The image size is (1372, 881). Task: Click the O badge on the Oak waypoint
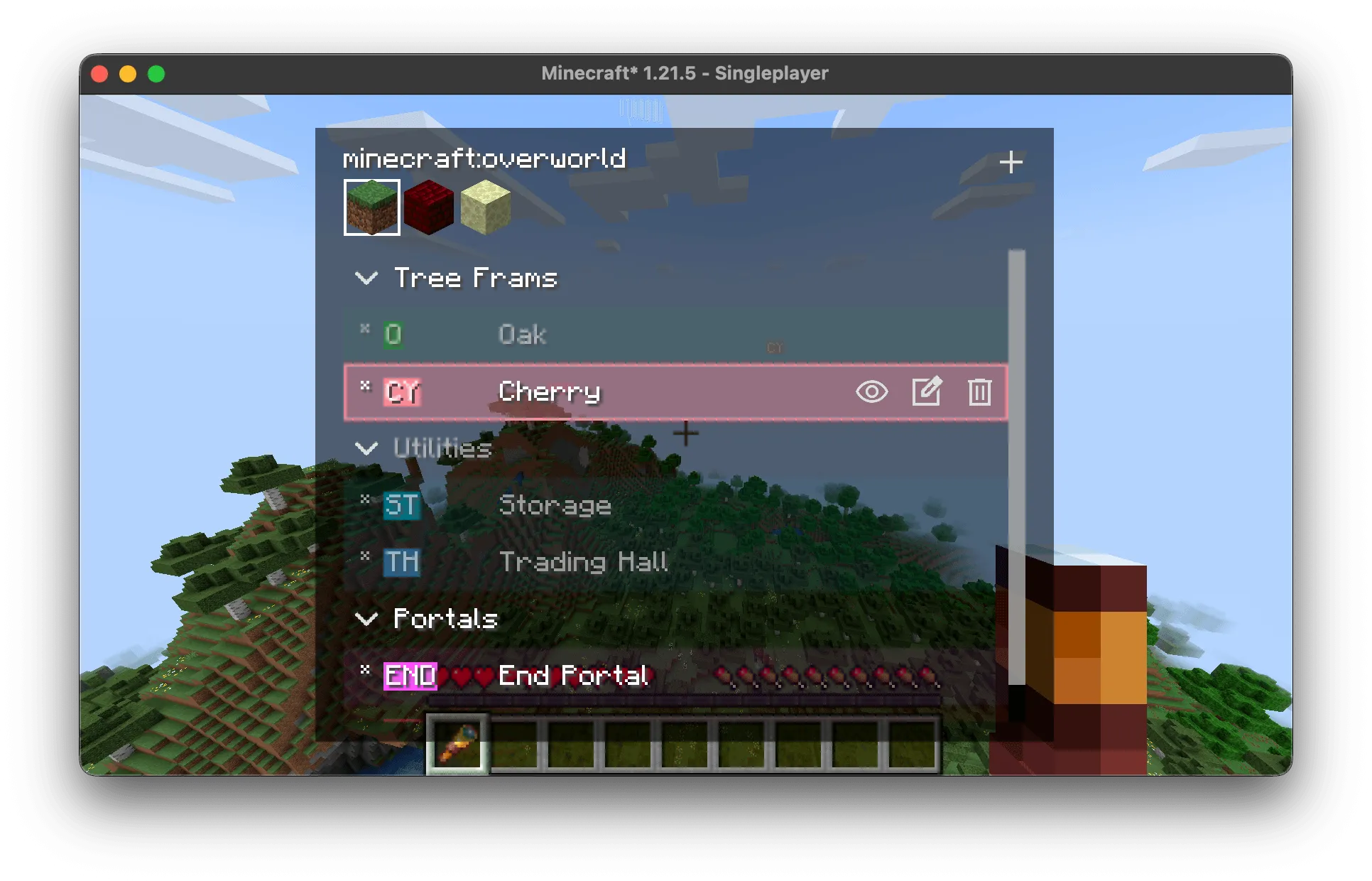click(393, 335)
